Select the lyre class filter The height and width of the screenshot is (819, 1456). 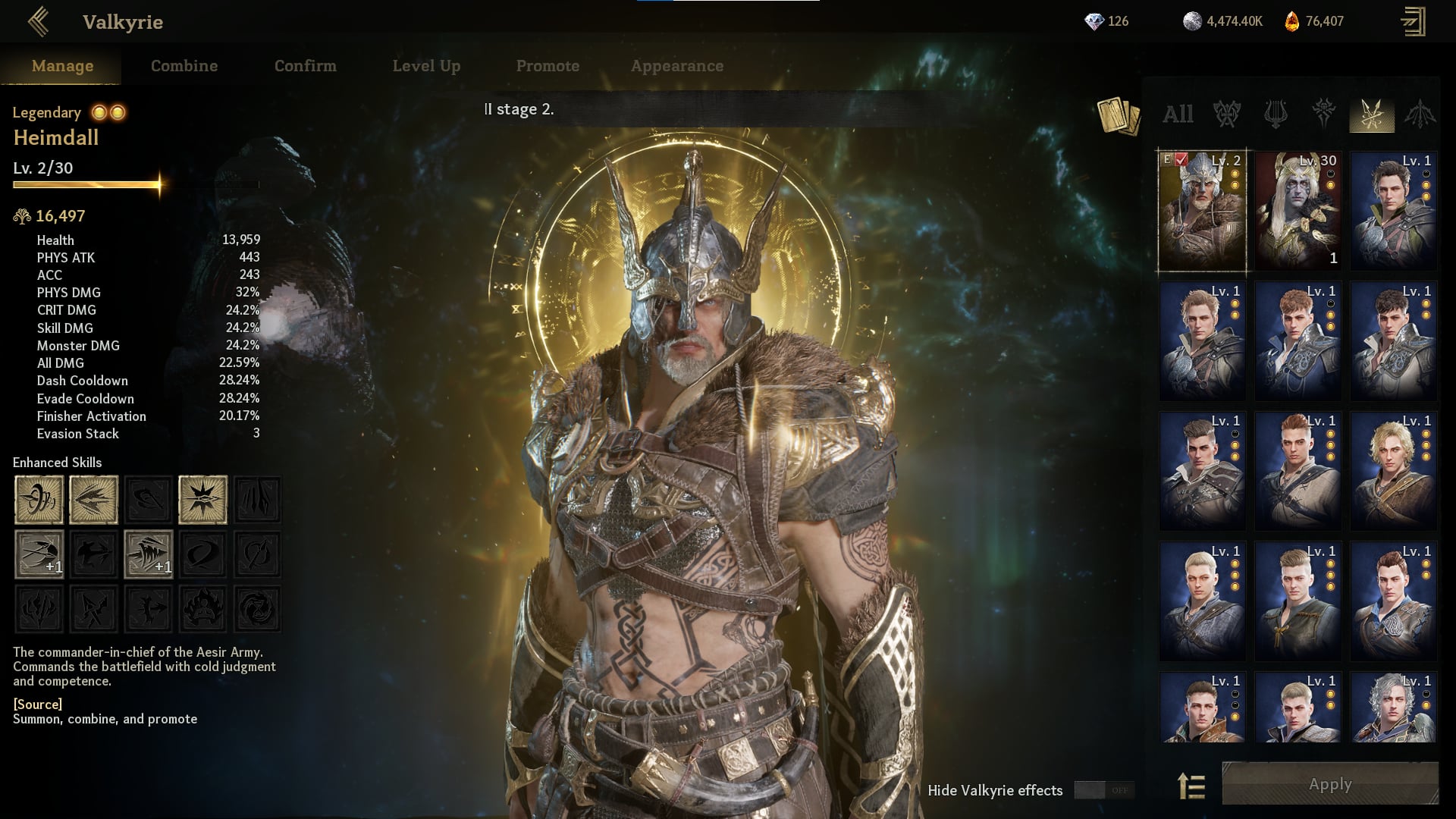coord(1276,115)
